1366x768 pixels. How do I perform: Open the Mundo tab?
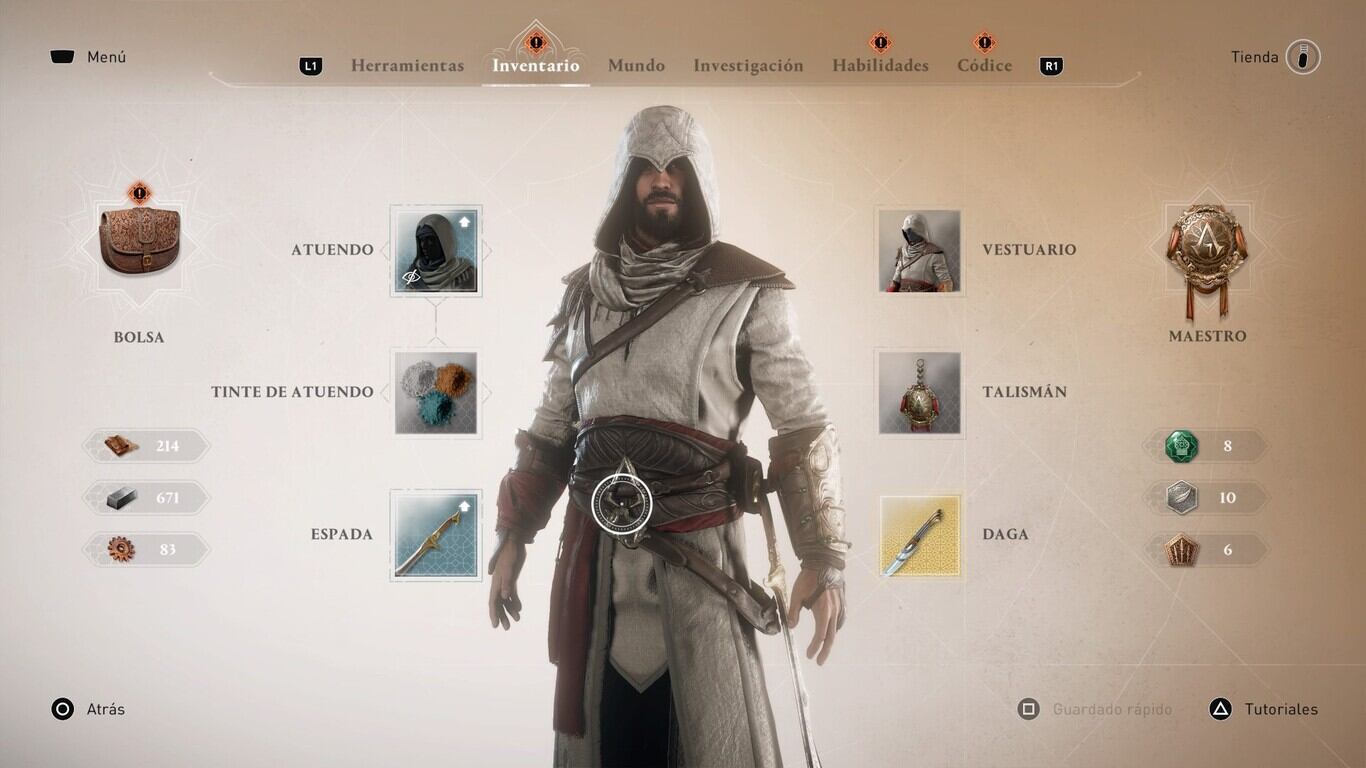point(636,66)
